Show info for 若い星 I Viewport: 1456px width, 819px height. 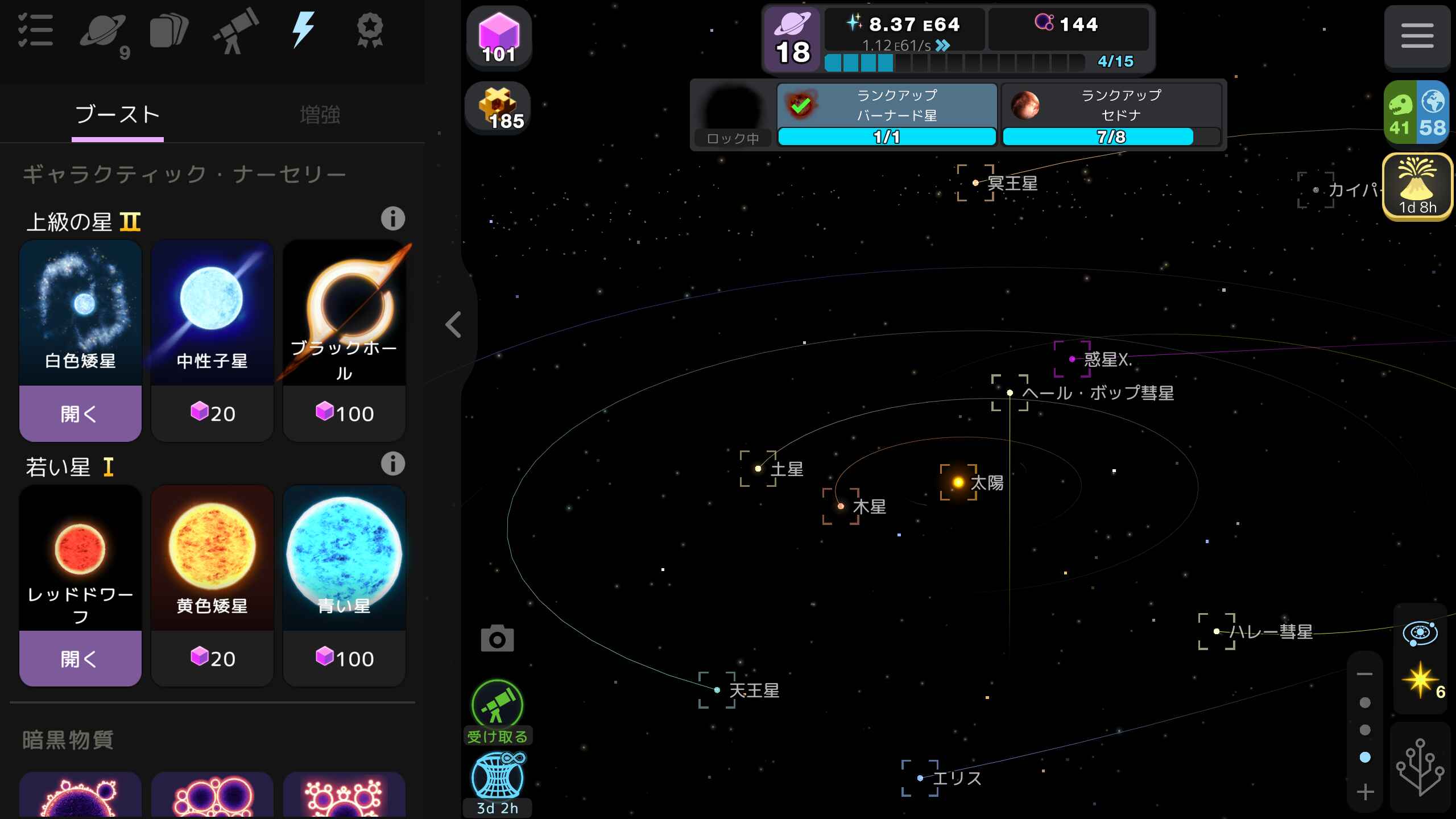coord(392,464)
